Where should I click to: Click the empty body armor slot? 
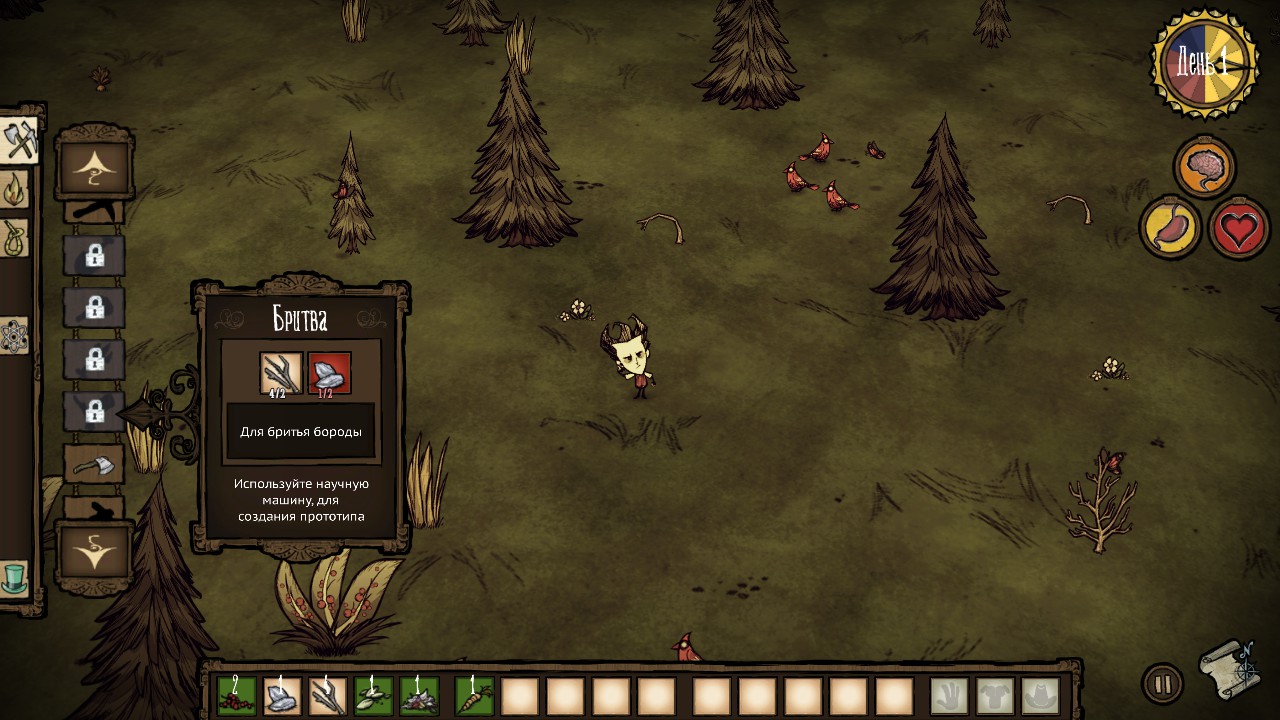pyautogui.click(x=995, y=696)
